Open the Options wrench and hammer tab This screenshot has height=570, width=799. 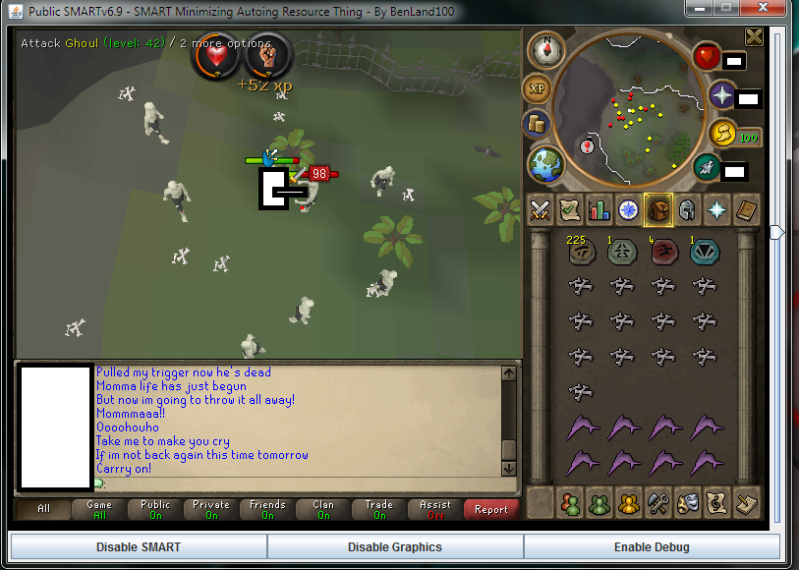[657, 501]
